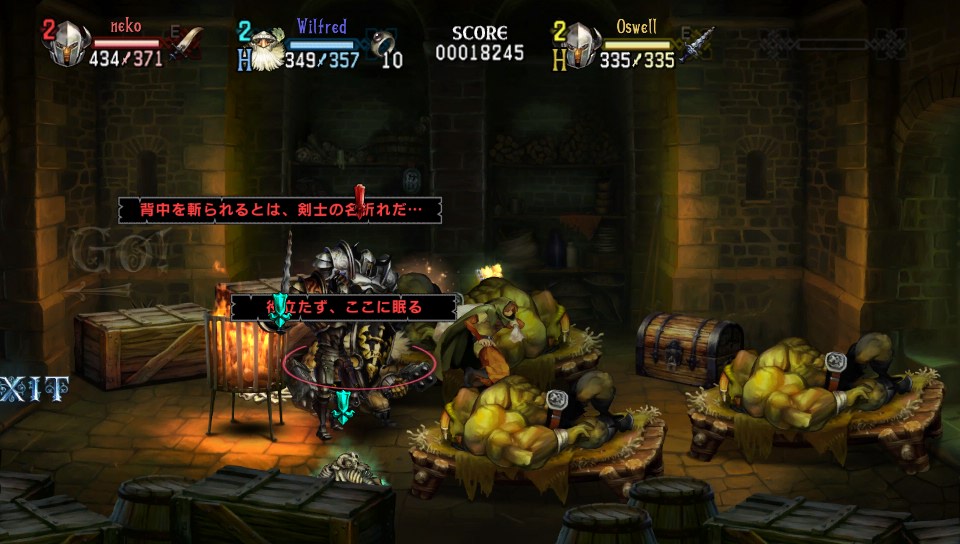This screenshot has height=544, width=960.
Task: Use Wilfred's ring item icon
Action: [x=382, y=44]
